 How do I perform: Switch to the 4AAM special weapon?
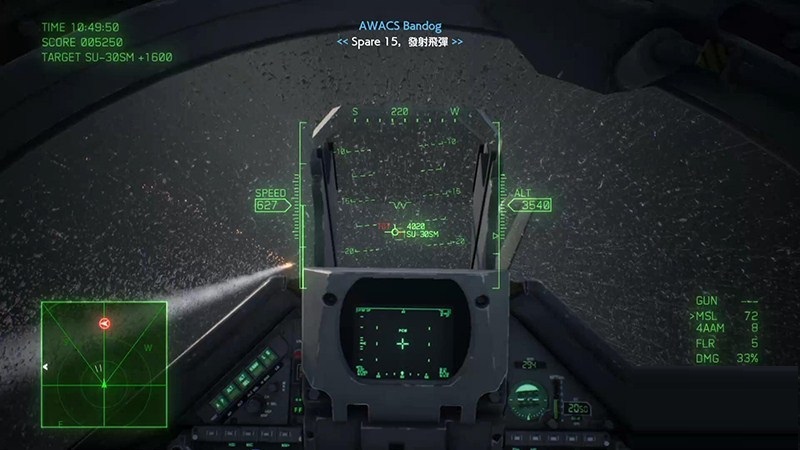727,328
